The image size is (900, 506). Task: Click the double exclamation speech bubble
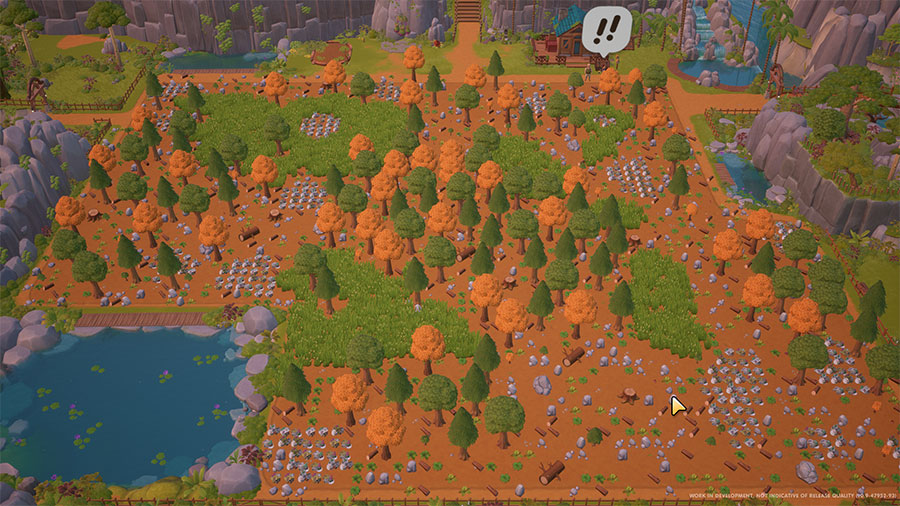click(x=607, y=29)
